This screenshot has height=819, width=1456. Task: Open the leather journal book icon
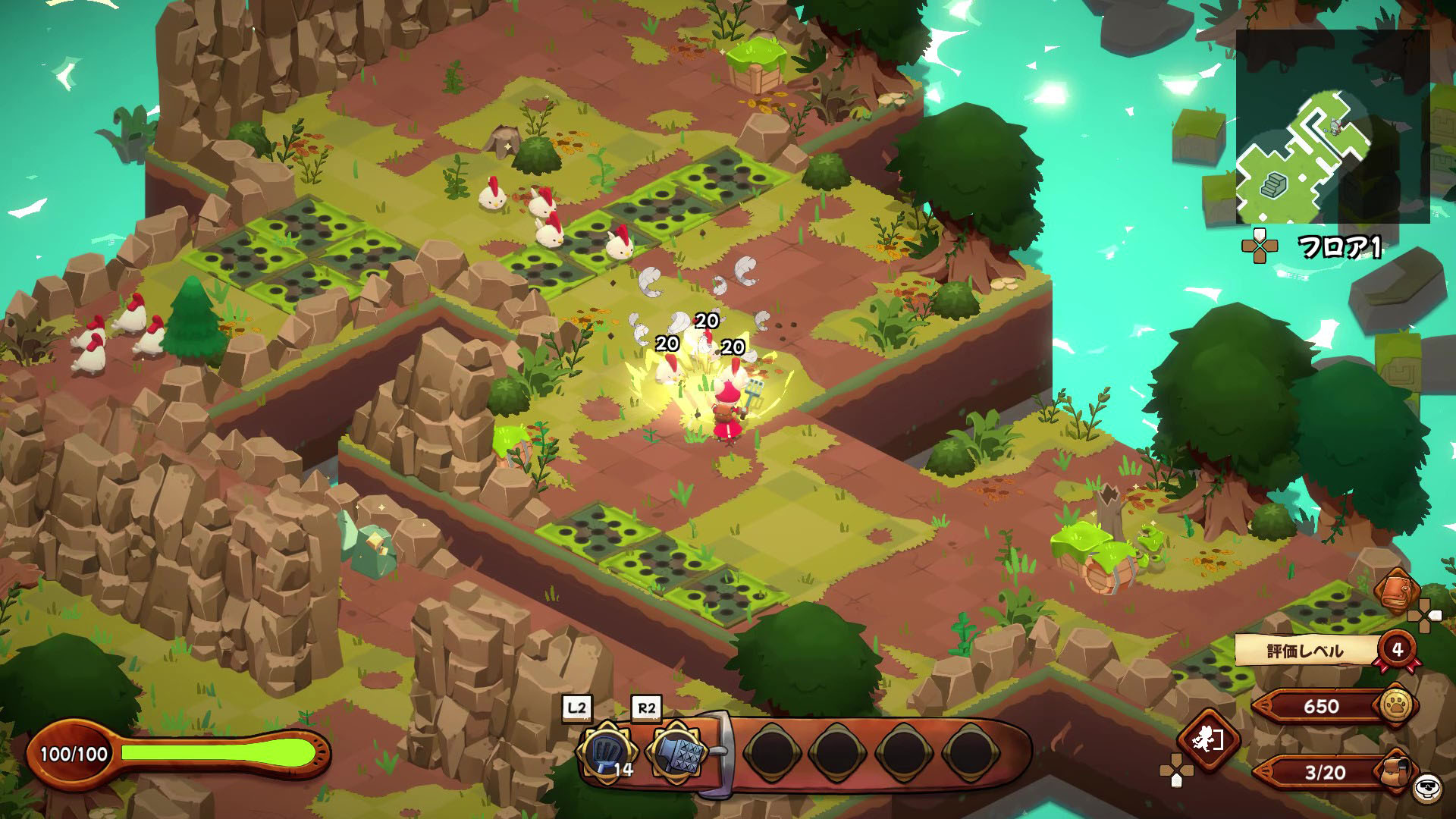pyautogui.click(x=1397, y=591)
